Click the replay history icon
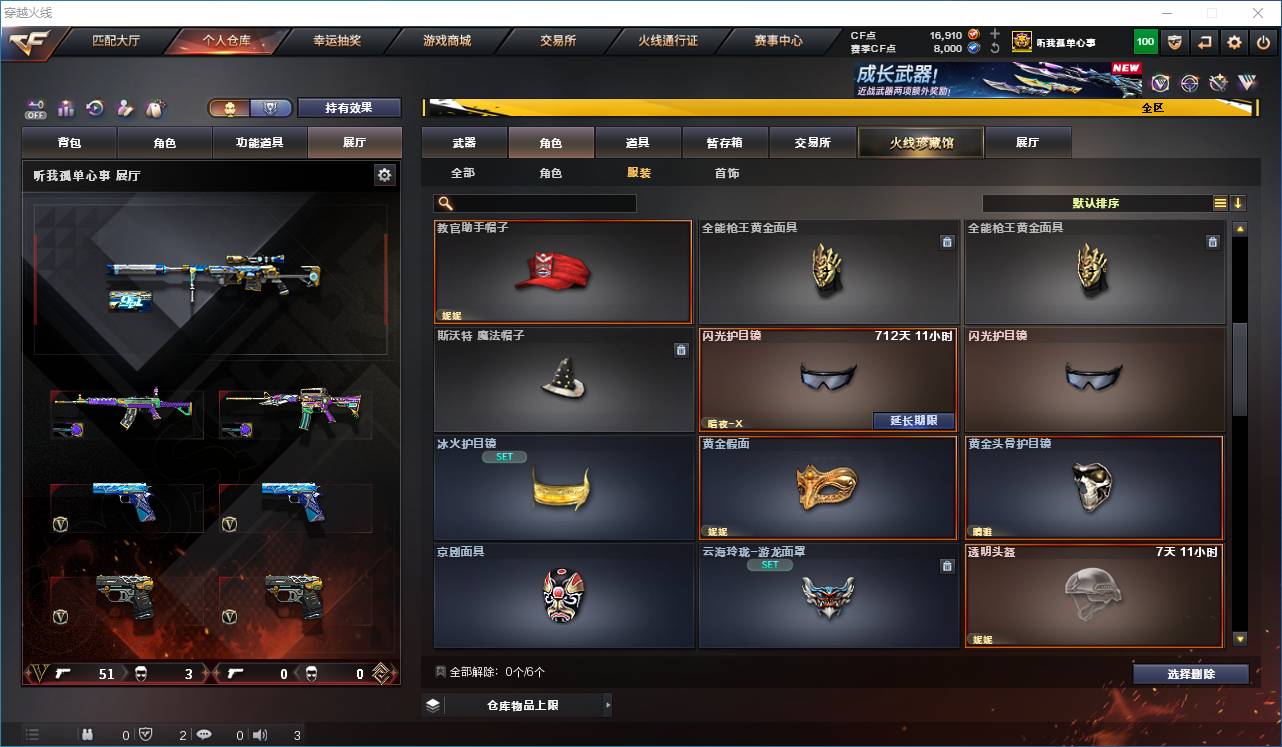Image resolution: width=1282 pixels, height=747 pixels. [95, 107]
